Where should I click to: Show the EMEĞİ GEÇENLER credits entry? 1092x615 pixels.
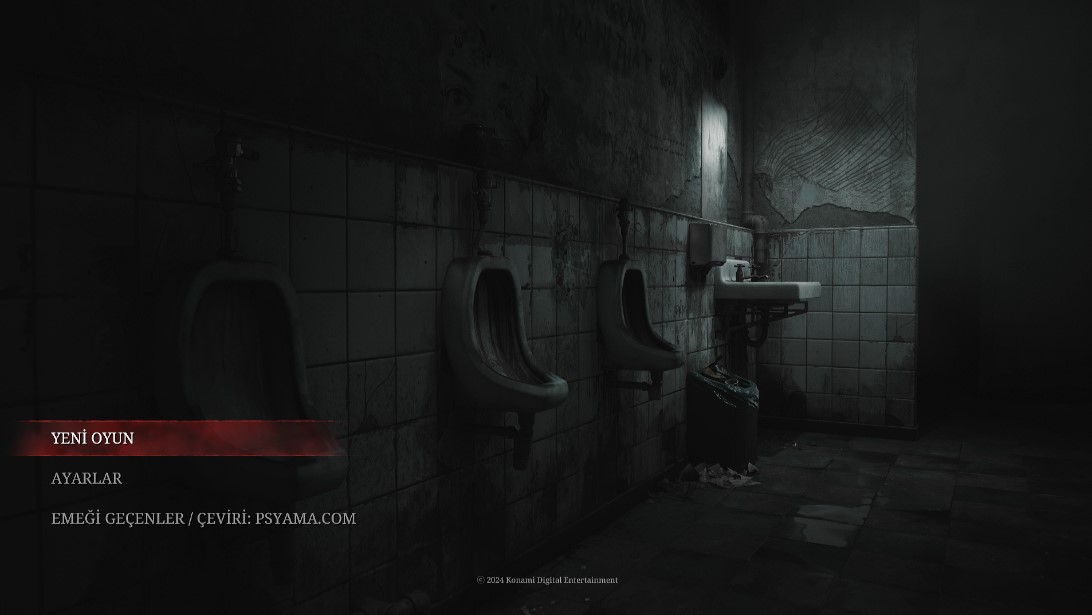203,518
